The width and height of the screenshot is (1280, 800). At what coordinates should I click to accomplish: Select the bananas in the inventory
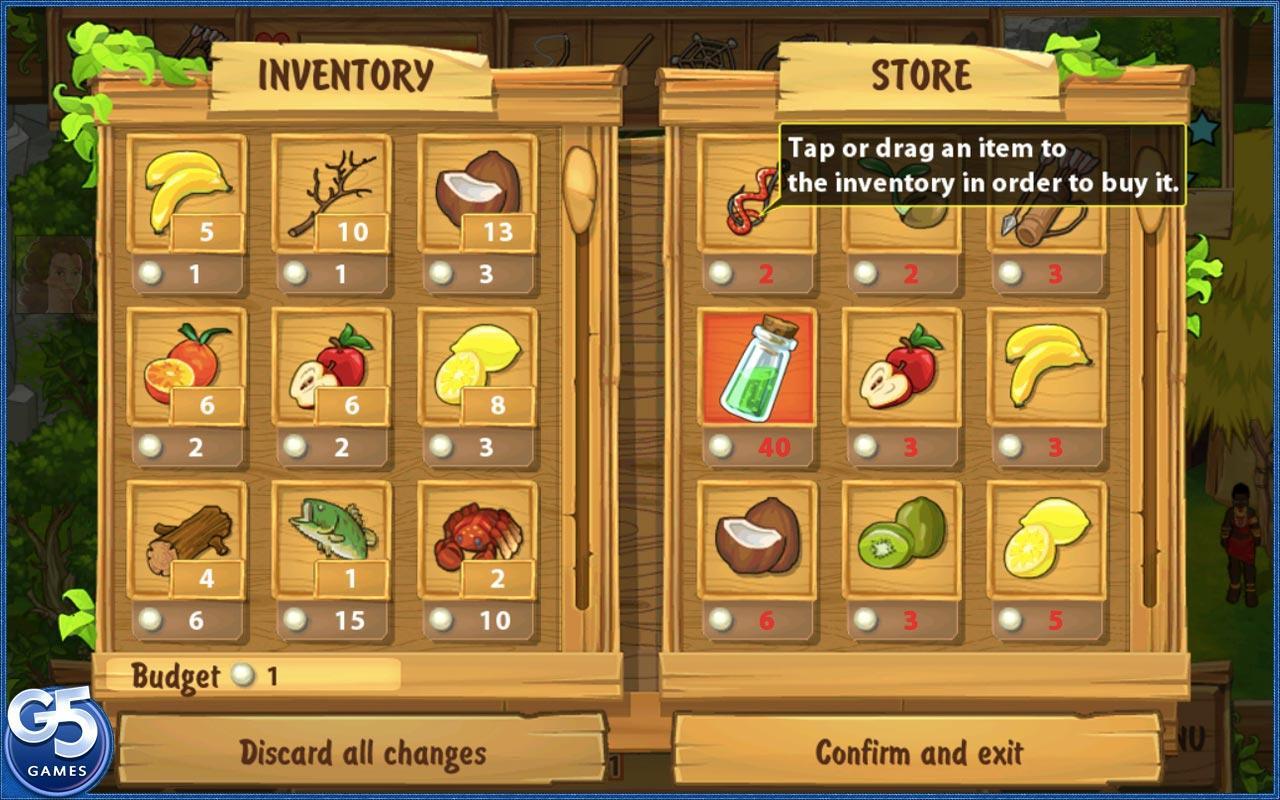click(x=187, y=191)
